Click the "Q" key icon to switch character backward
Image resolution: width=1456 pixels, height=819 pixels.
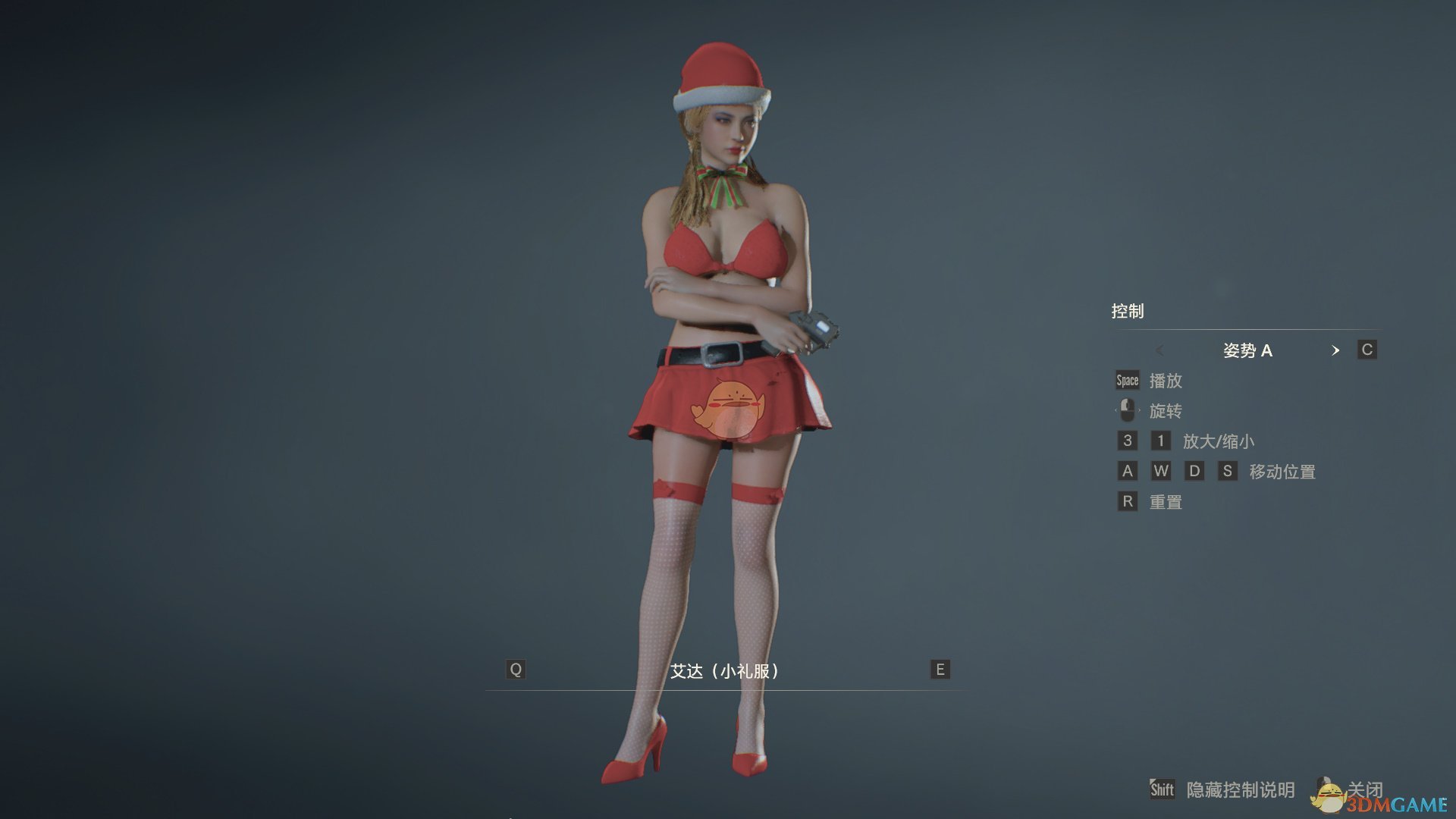coord(515,670)
